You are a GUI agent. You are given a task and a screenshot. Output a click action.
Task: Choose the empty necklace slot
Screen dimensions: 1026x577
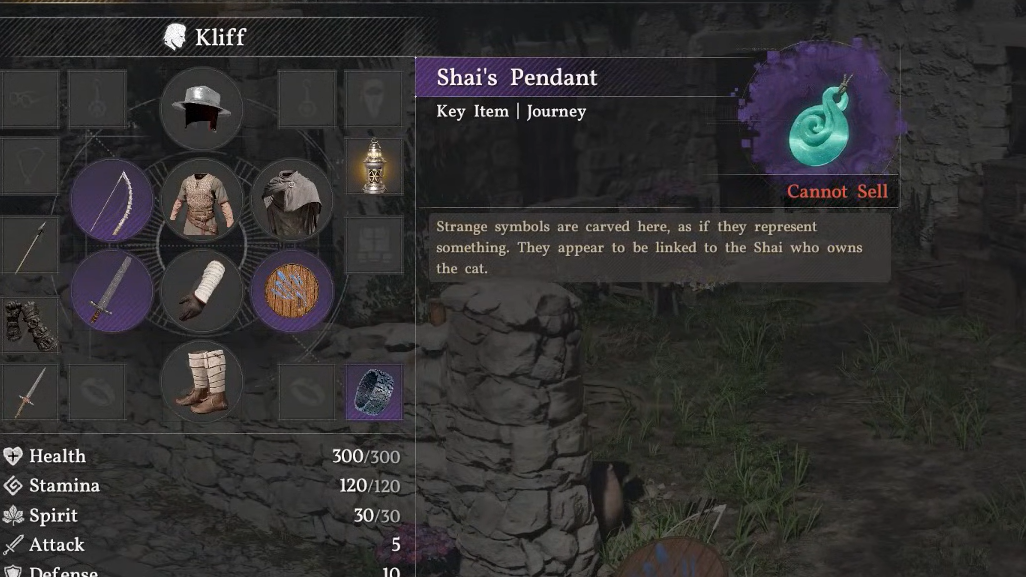coord(29,166)
